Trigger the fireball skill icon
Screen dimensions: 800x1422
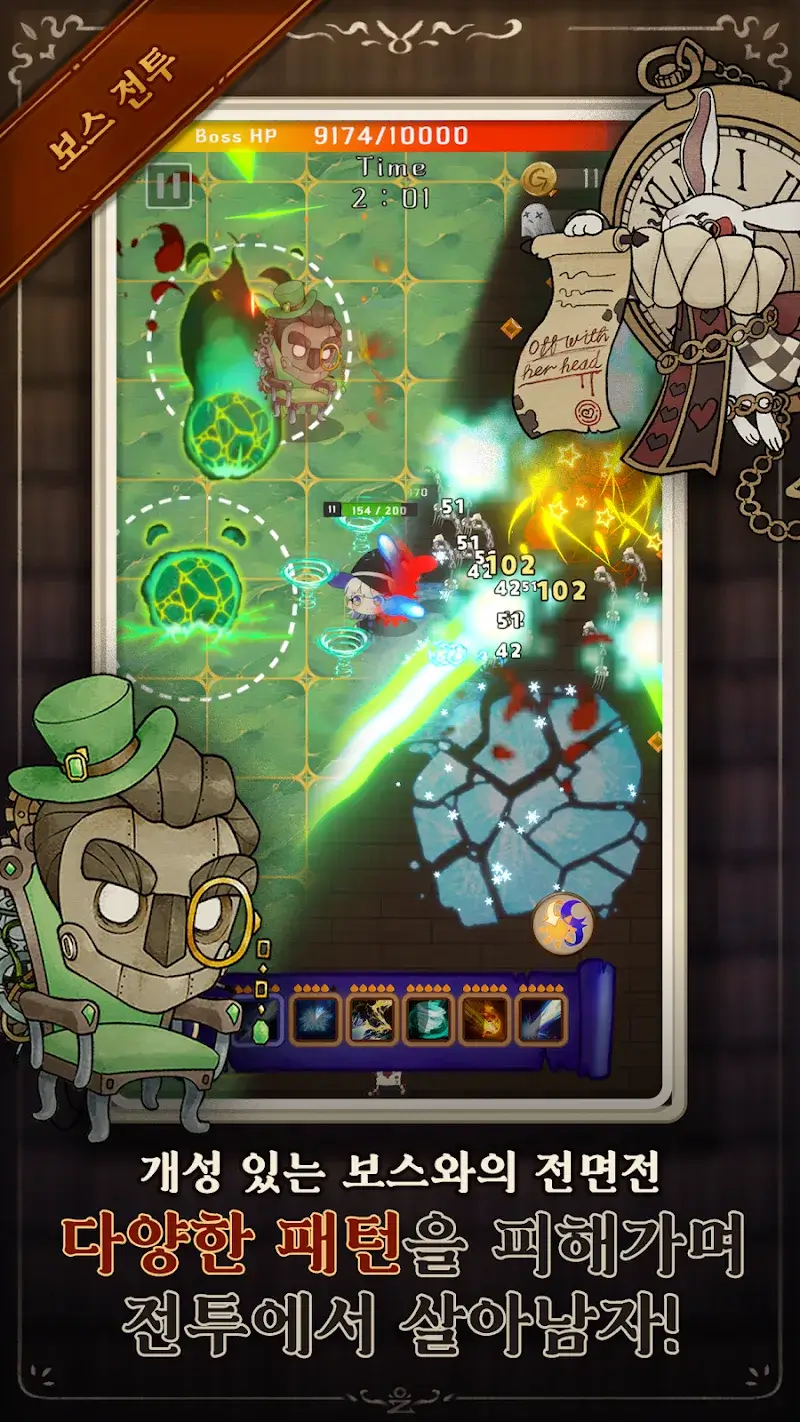click(485, 1020)
